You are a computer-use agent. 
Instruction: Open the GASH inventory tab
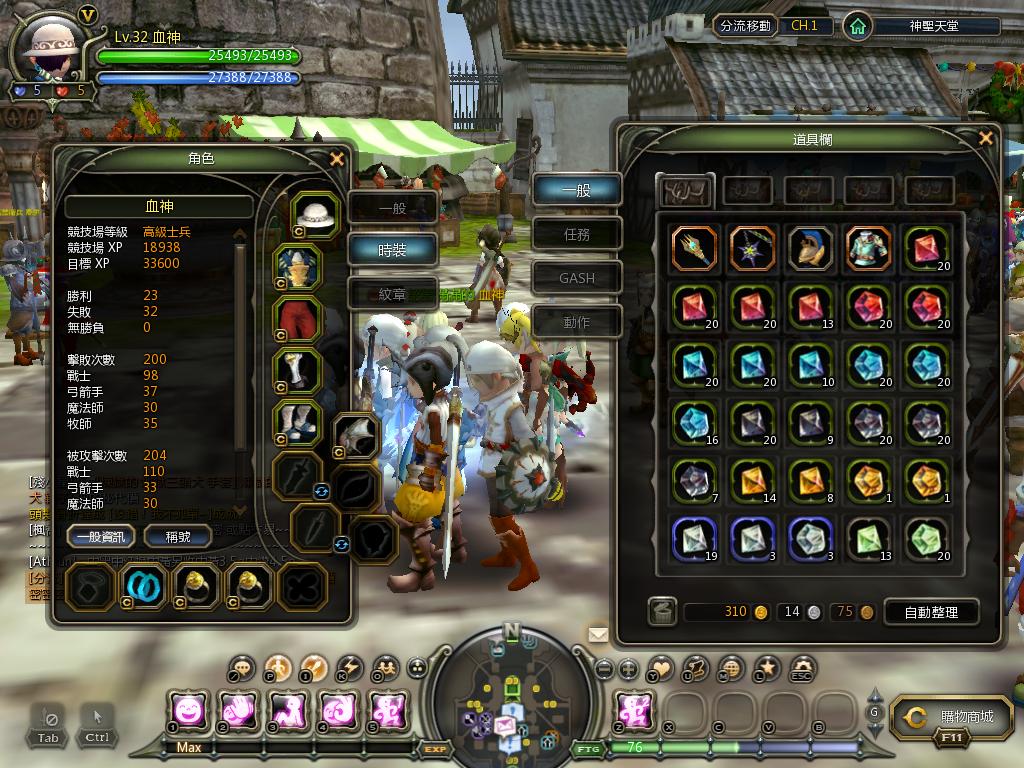click(577, 278)
